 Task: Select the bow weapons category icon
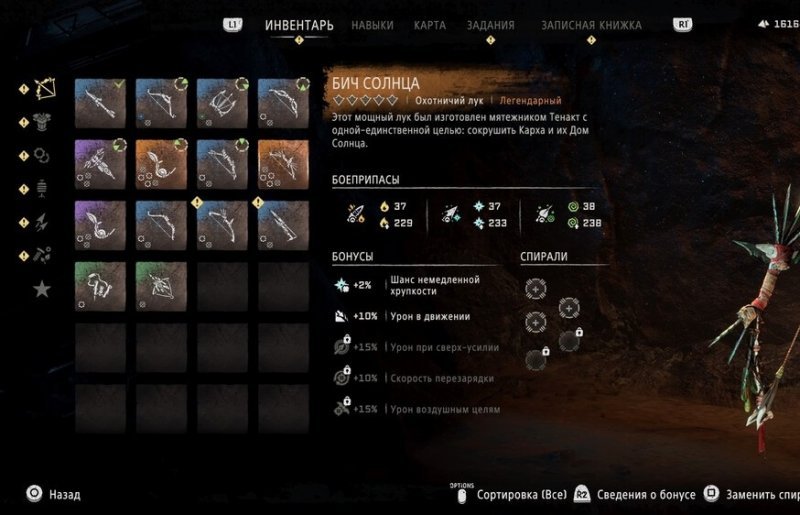click(43, 89)
